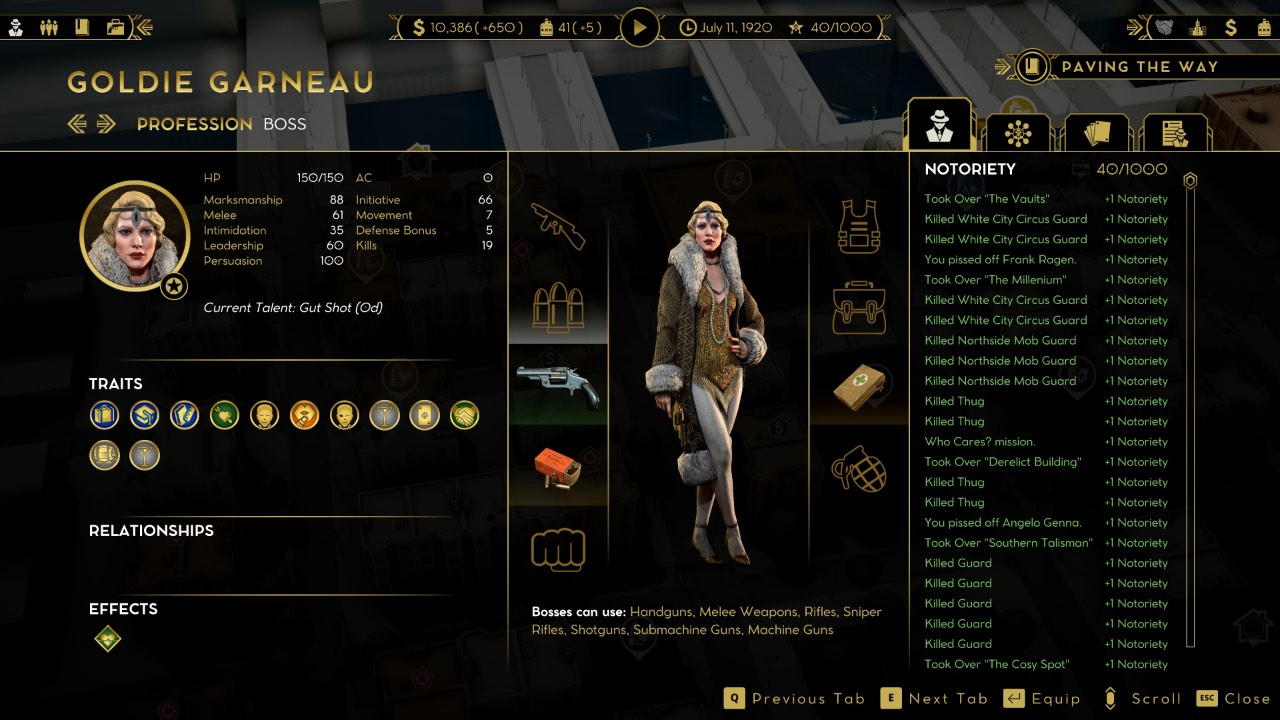1280x720 pixels.
Task: Open the submachine gun weapon slot
Action: pos(558,224)
